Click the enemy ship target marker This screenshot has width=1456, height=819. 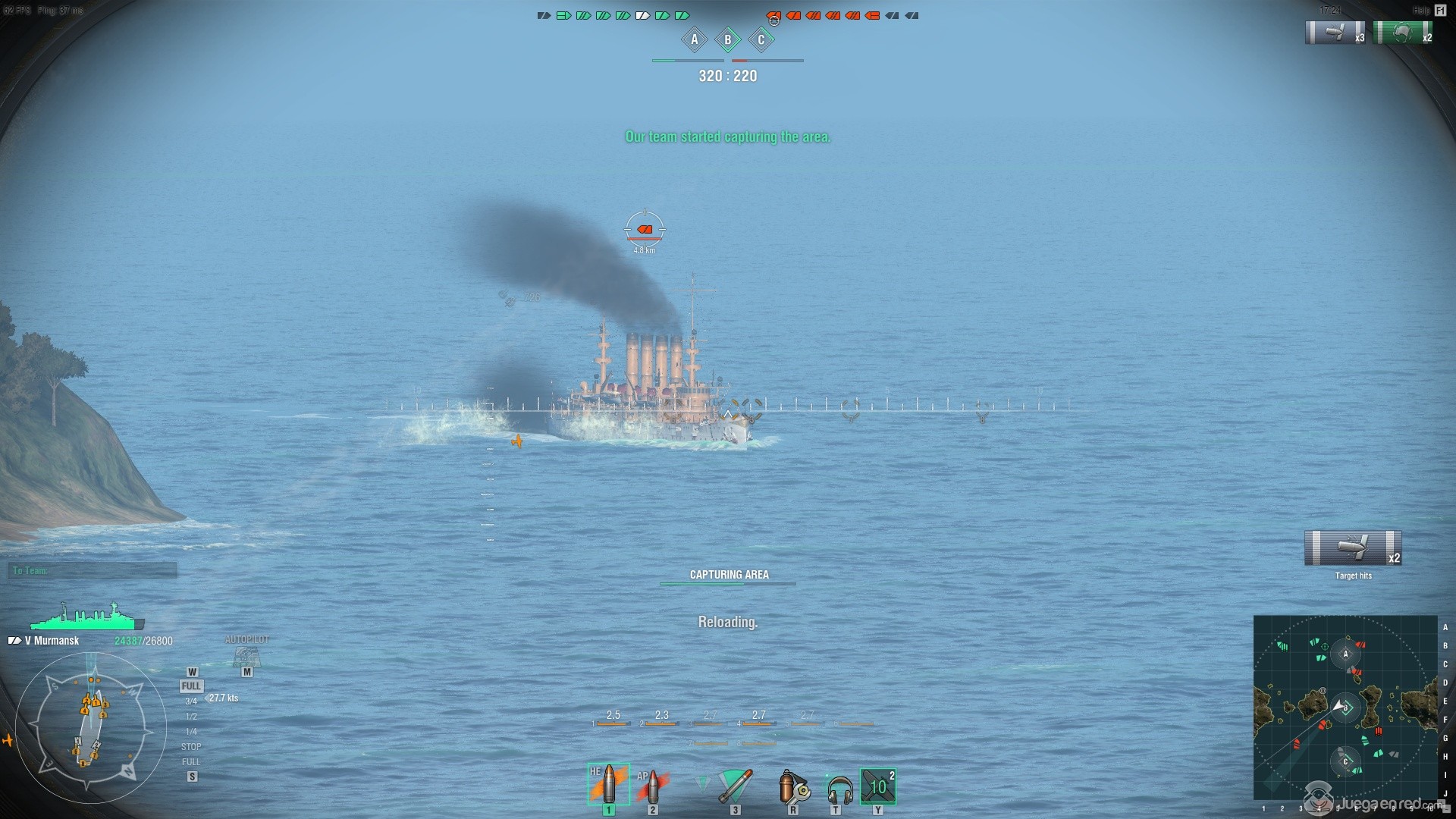[645, 229]
